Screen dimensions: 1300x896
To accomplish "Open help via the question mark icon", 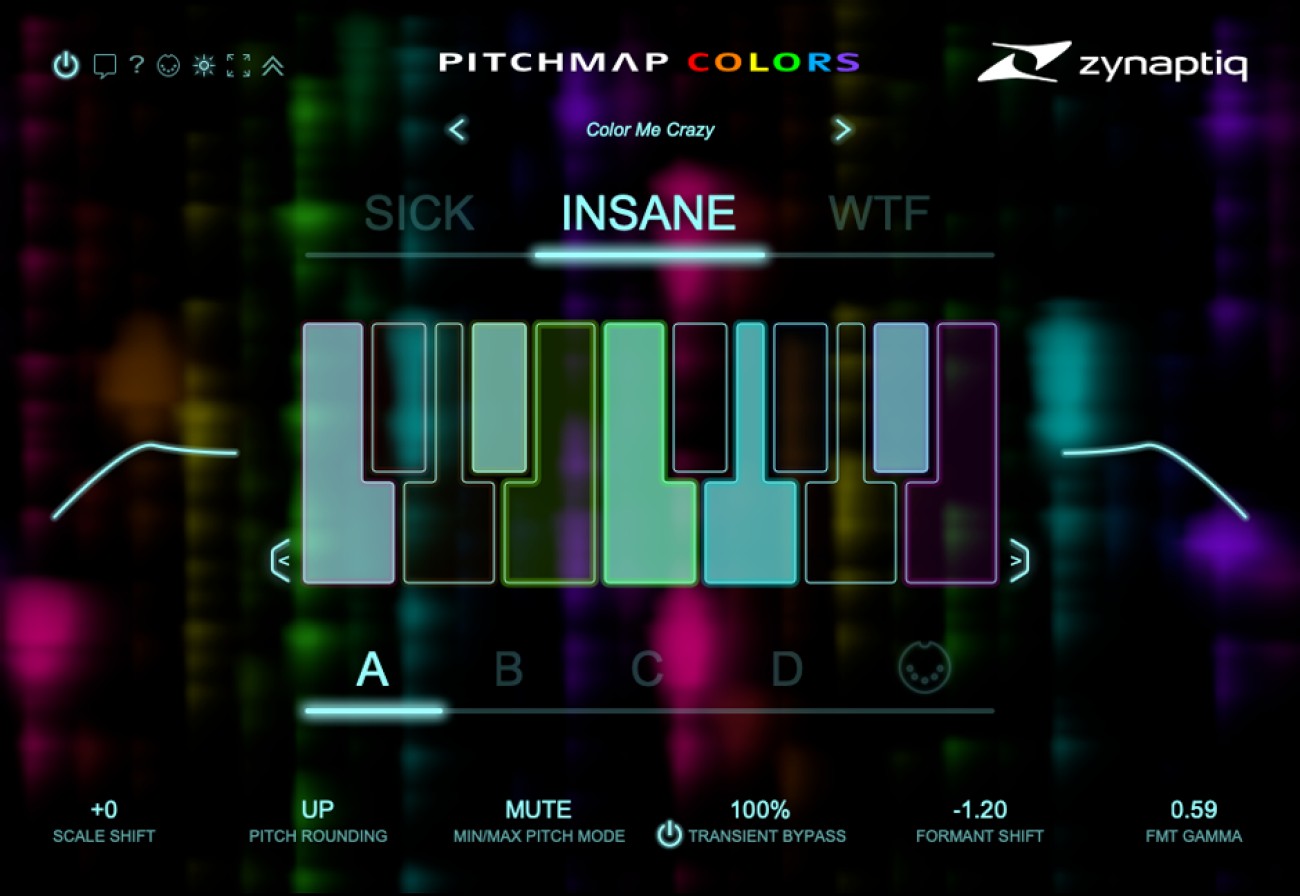I will (x=135, y=66).
